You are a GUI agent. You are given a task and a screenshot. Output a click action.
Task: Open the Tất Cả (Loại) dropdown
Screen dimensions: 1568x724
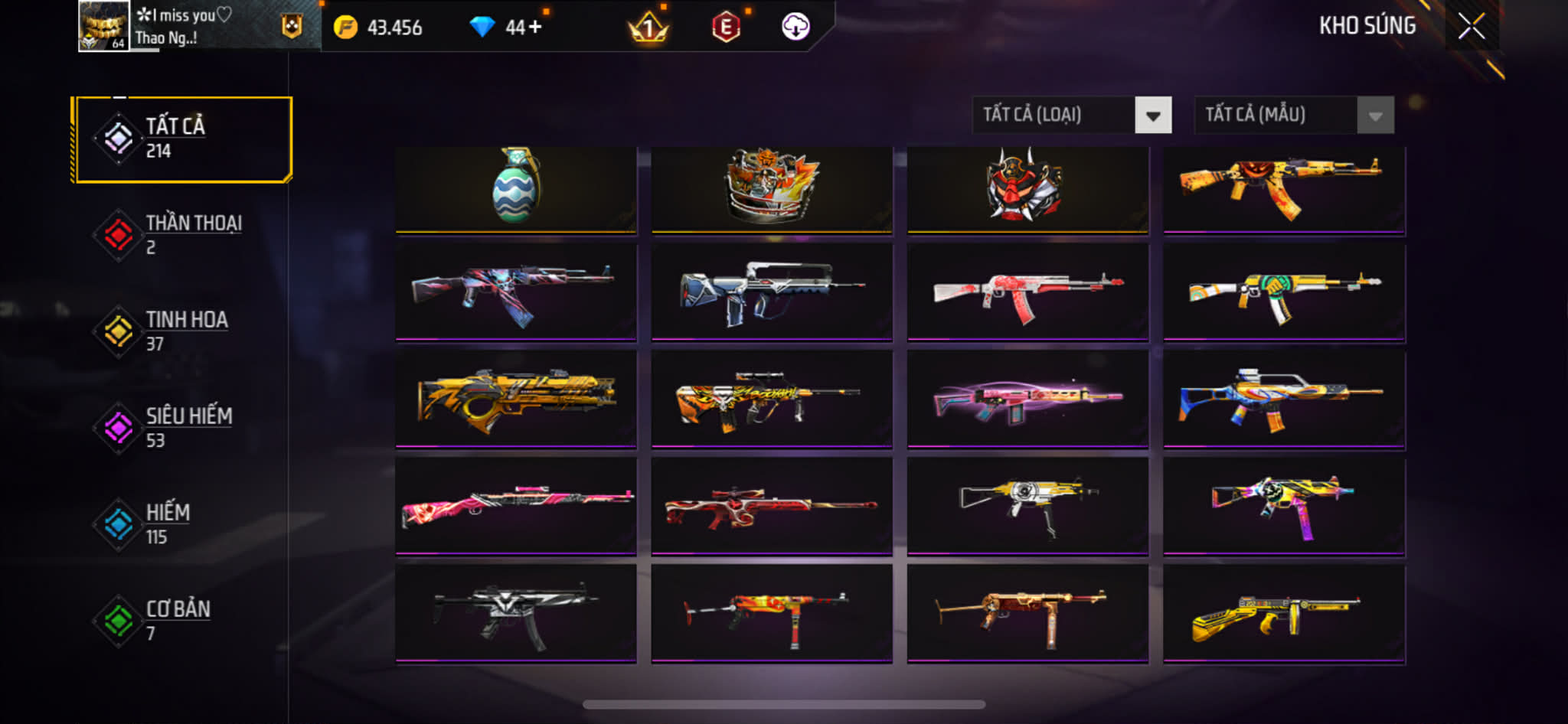point(1071,116)
